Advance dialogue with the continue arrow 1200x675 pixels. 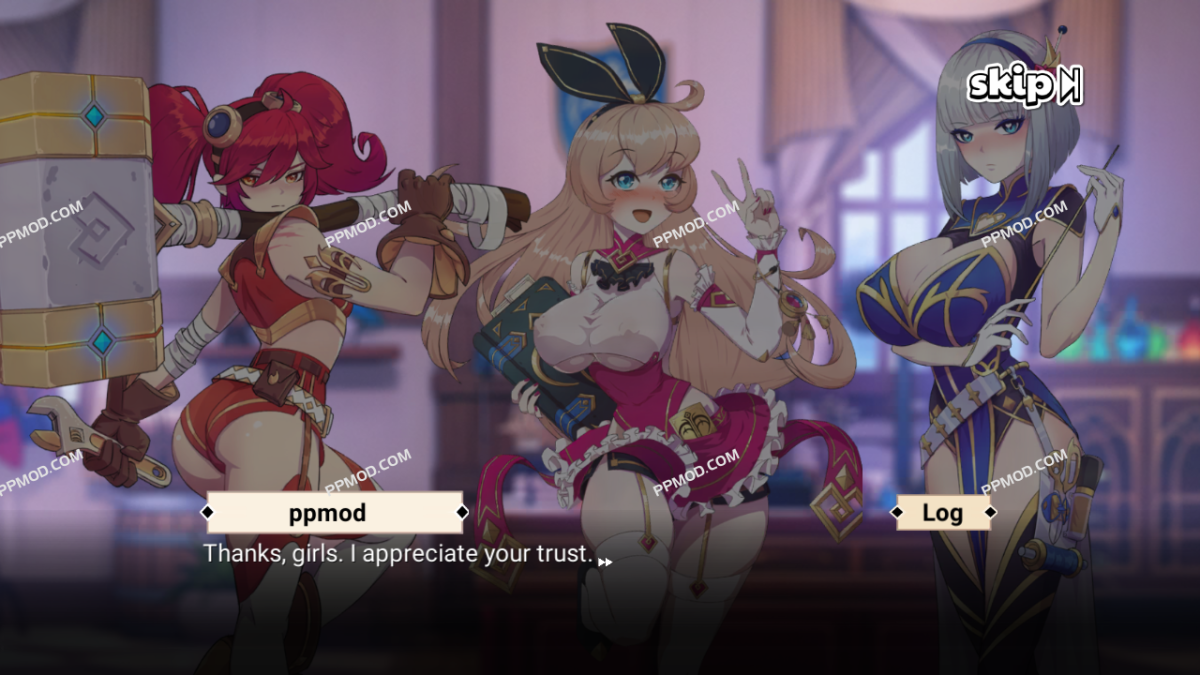(605, 562)
